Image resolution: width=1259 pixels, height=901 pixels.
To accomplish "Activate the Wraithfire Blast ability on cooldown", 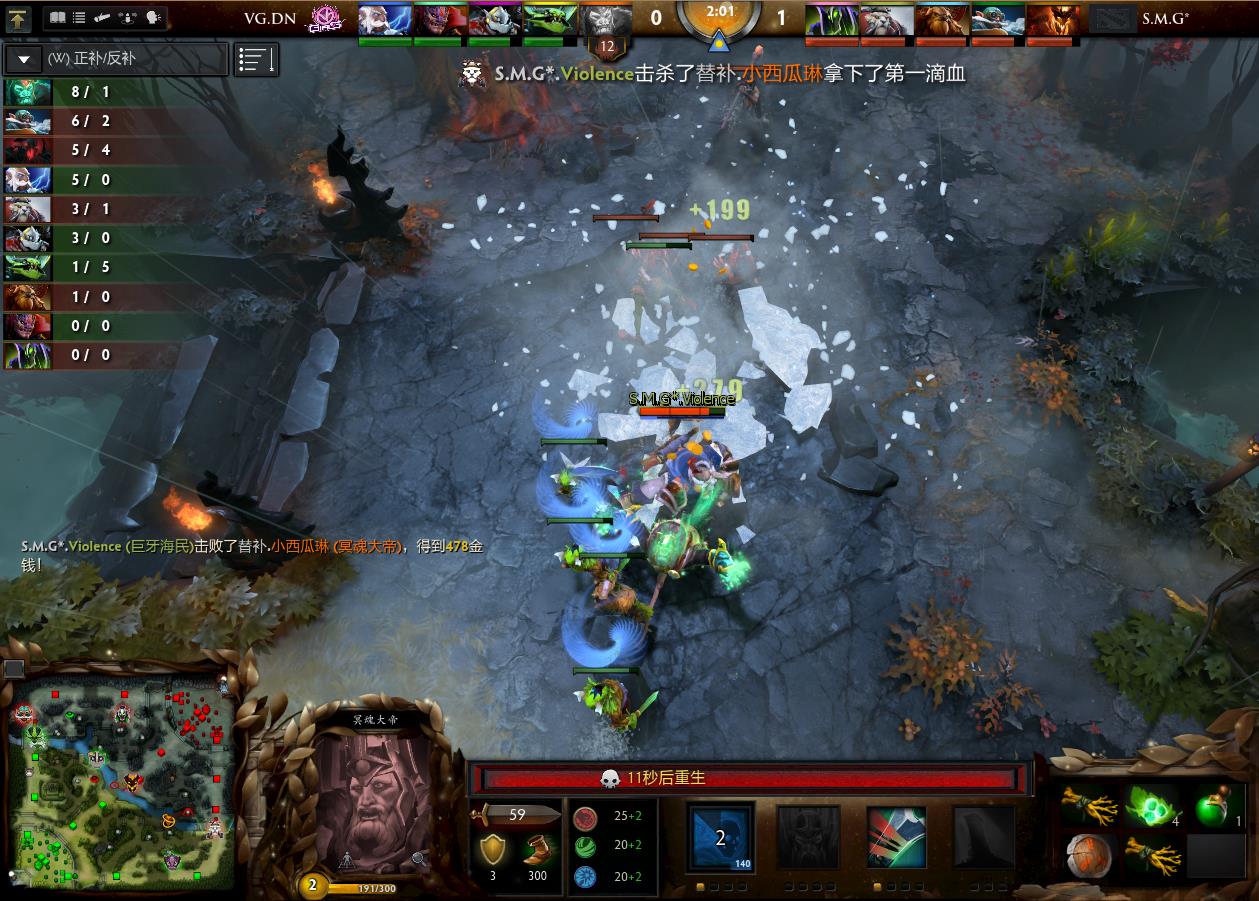I will [x=720, y=837].
